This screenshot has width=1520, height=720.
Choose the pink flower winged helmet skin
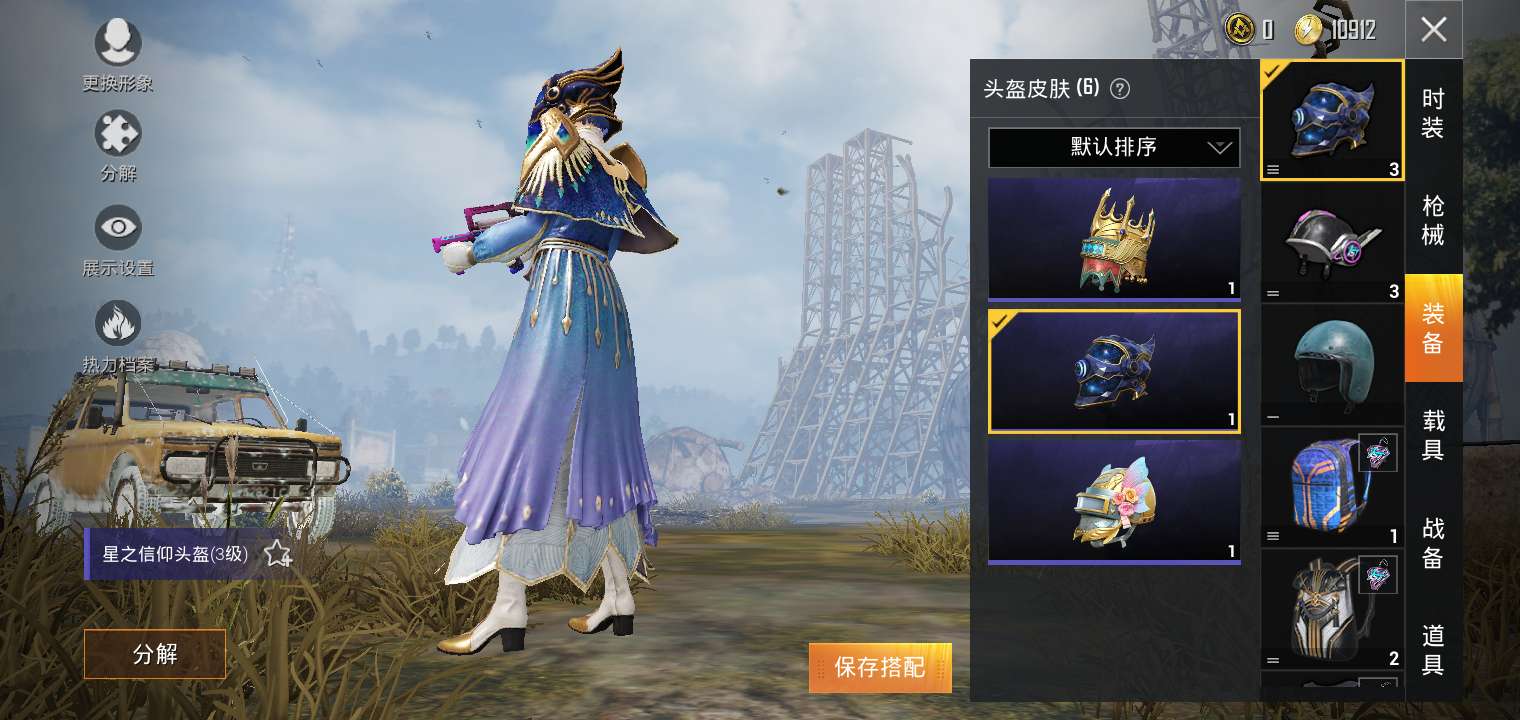(1114, 502)
